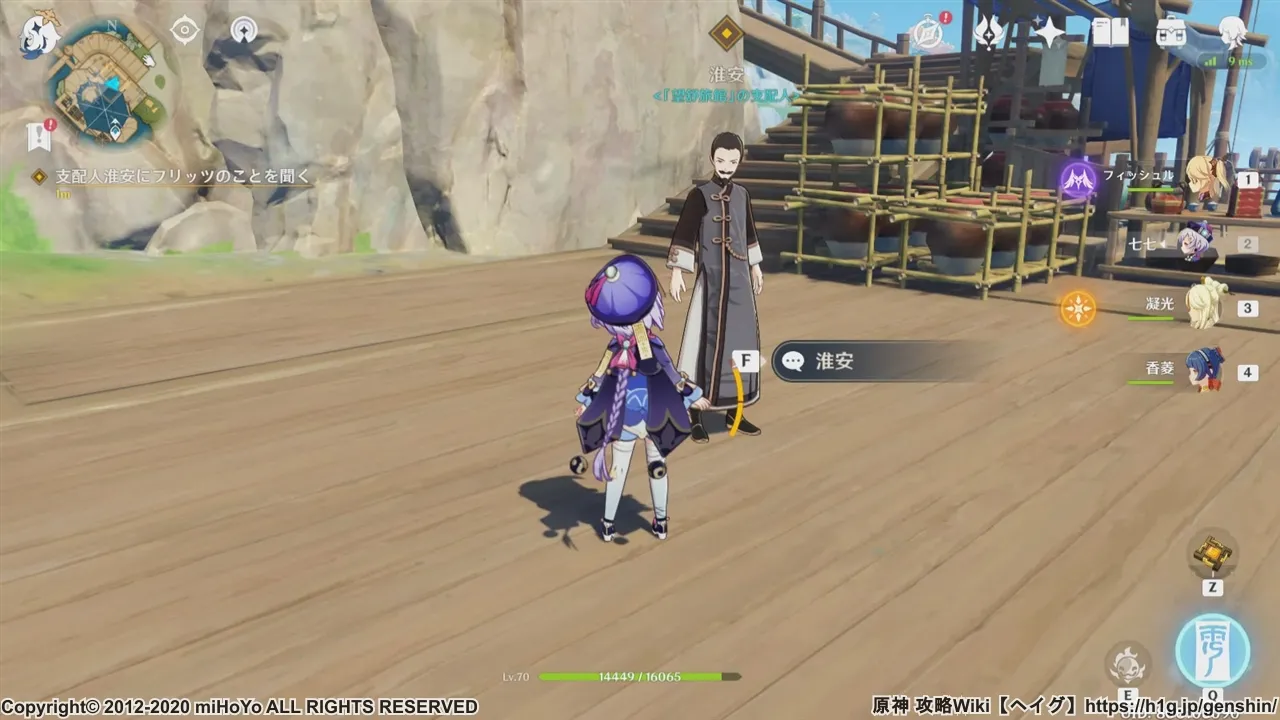Unleash the glowing elemental burst

point(1212,651)
